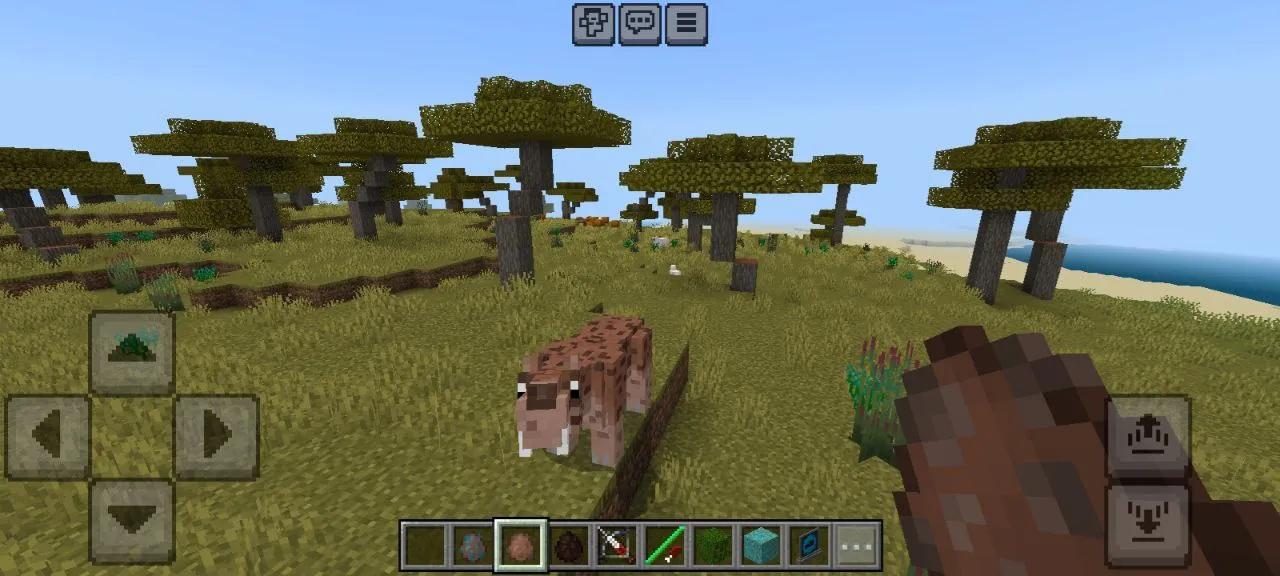Screen dimensions: 1280x576
Task: Select the green leaves block slot
Action: click(x=713, y=545)
